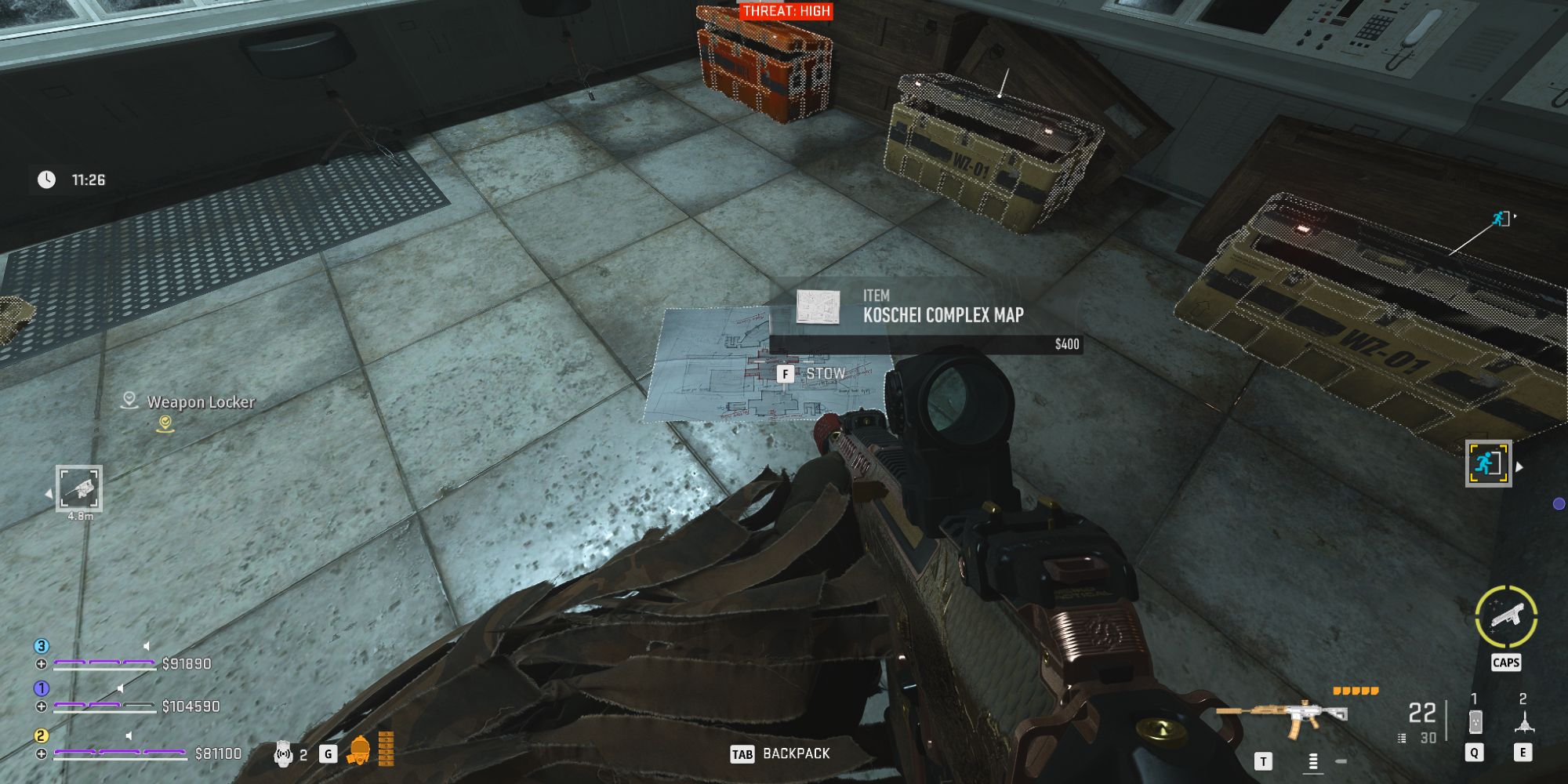This screenshot has width=1568, height=784.
Task: Click the contract weapon icon showing 4.8m
Action: coord(78,488)
